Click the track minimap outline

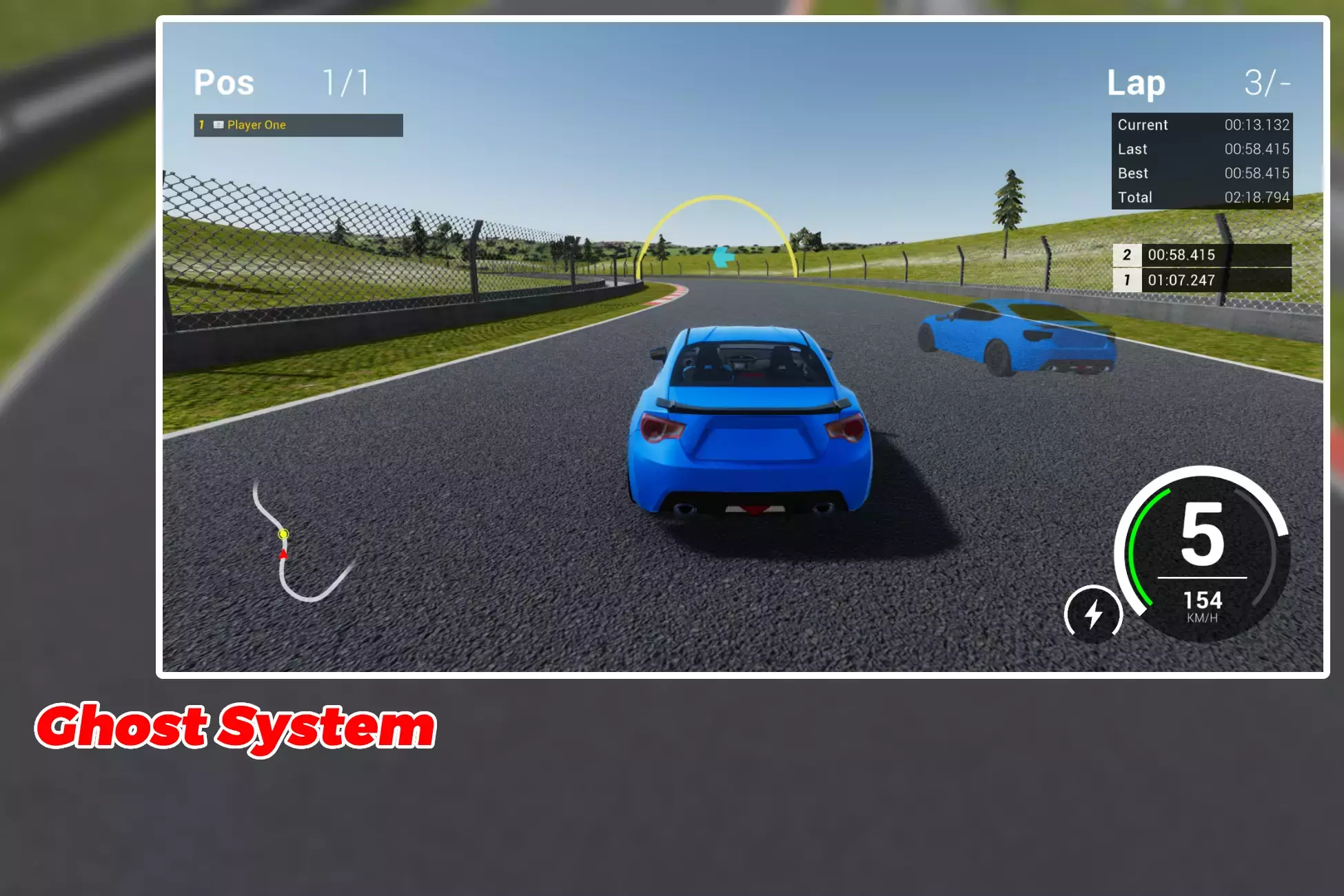(x=298, y=546)
